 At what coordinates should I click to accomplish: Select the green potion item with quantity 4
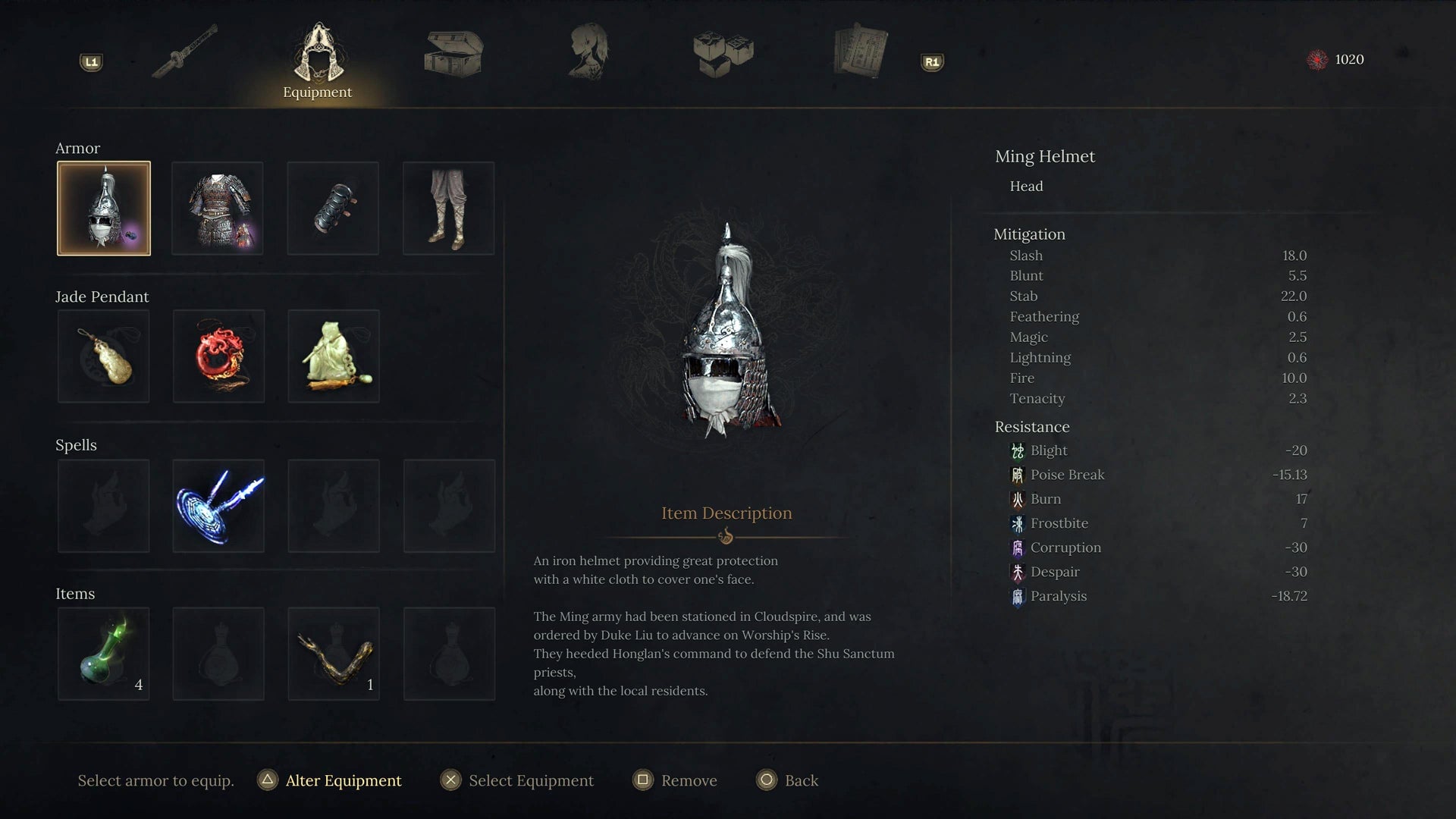(x=104, y=653)
